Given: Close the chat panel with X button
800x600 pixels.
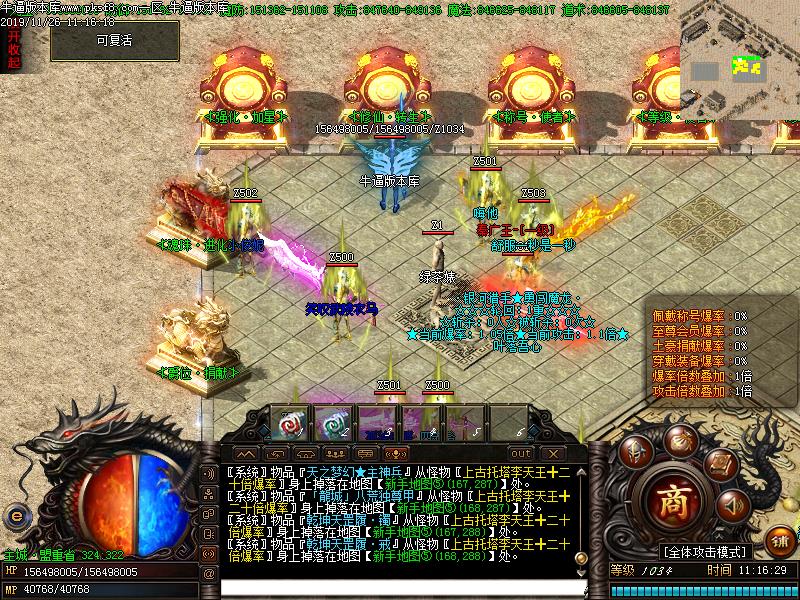Looking at the screenshot, I should [x=551, y=453].
